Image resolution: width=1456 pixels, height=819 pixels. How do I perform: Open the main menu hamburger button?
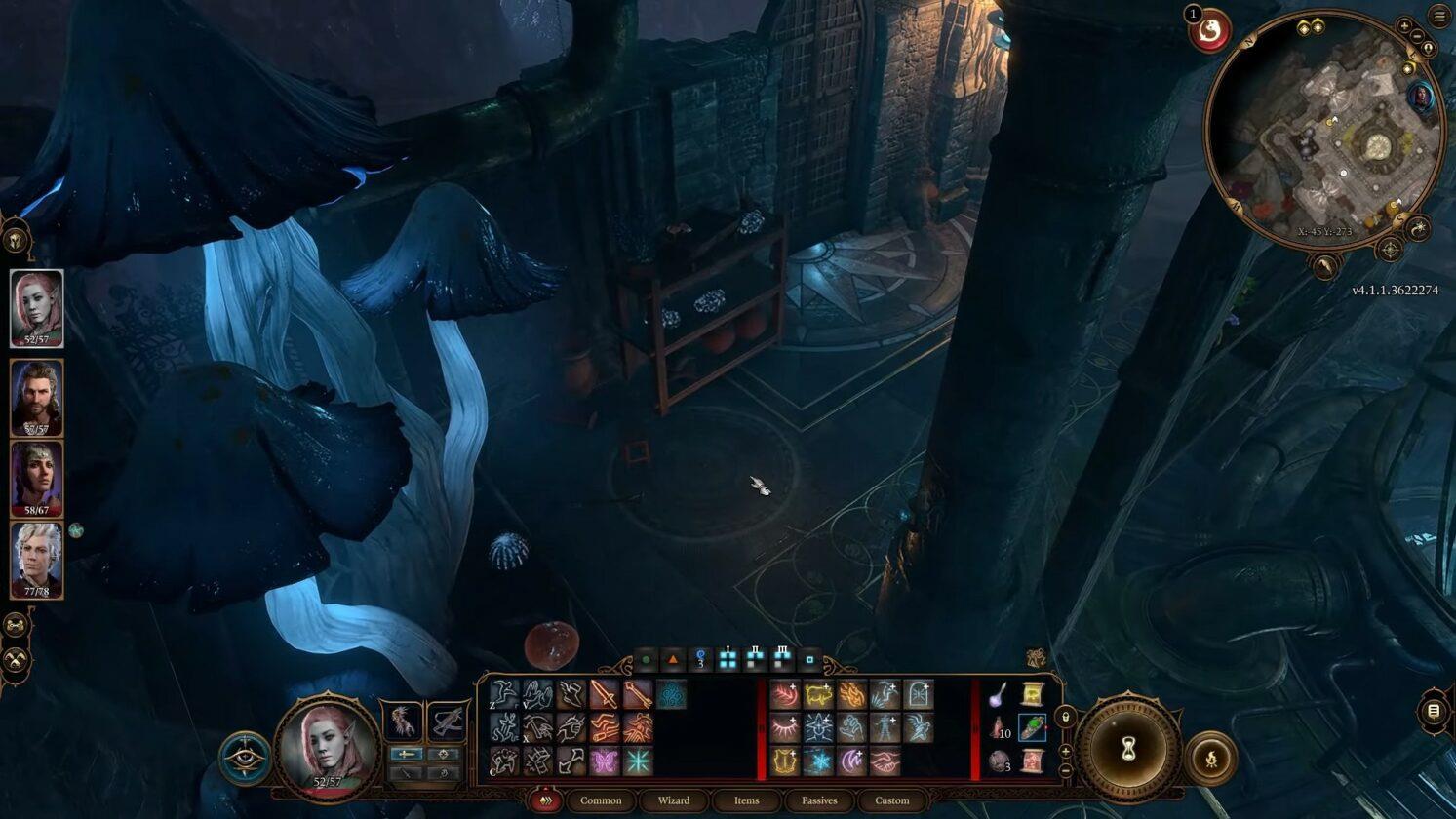1439,16
